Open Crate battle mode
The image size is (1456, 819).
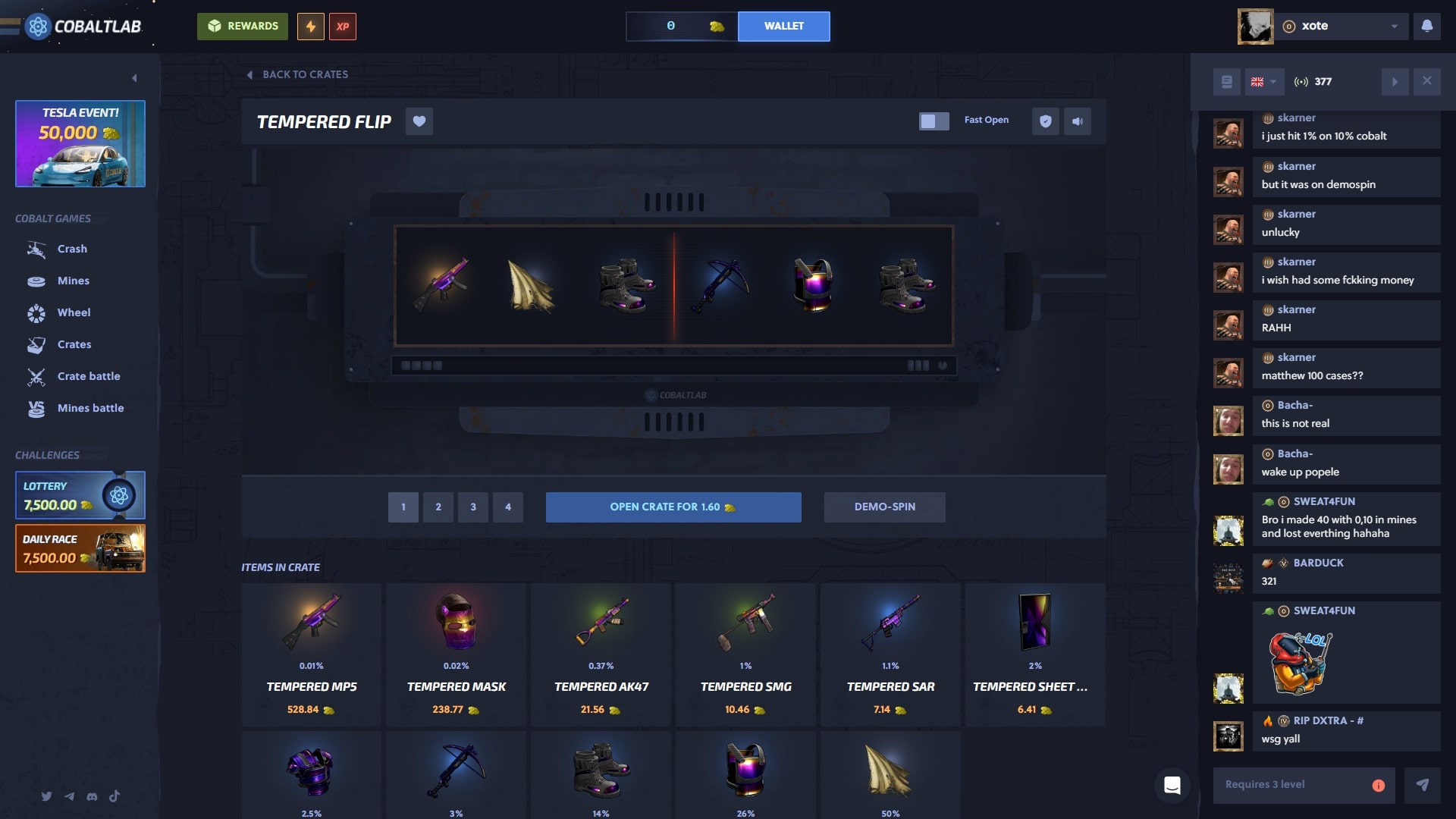pyautogui.click(x=89, y=376)
